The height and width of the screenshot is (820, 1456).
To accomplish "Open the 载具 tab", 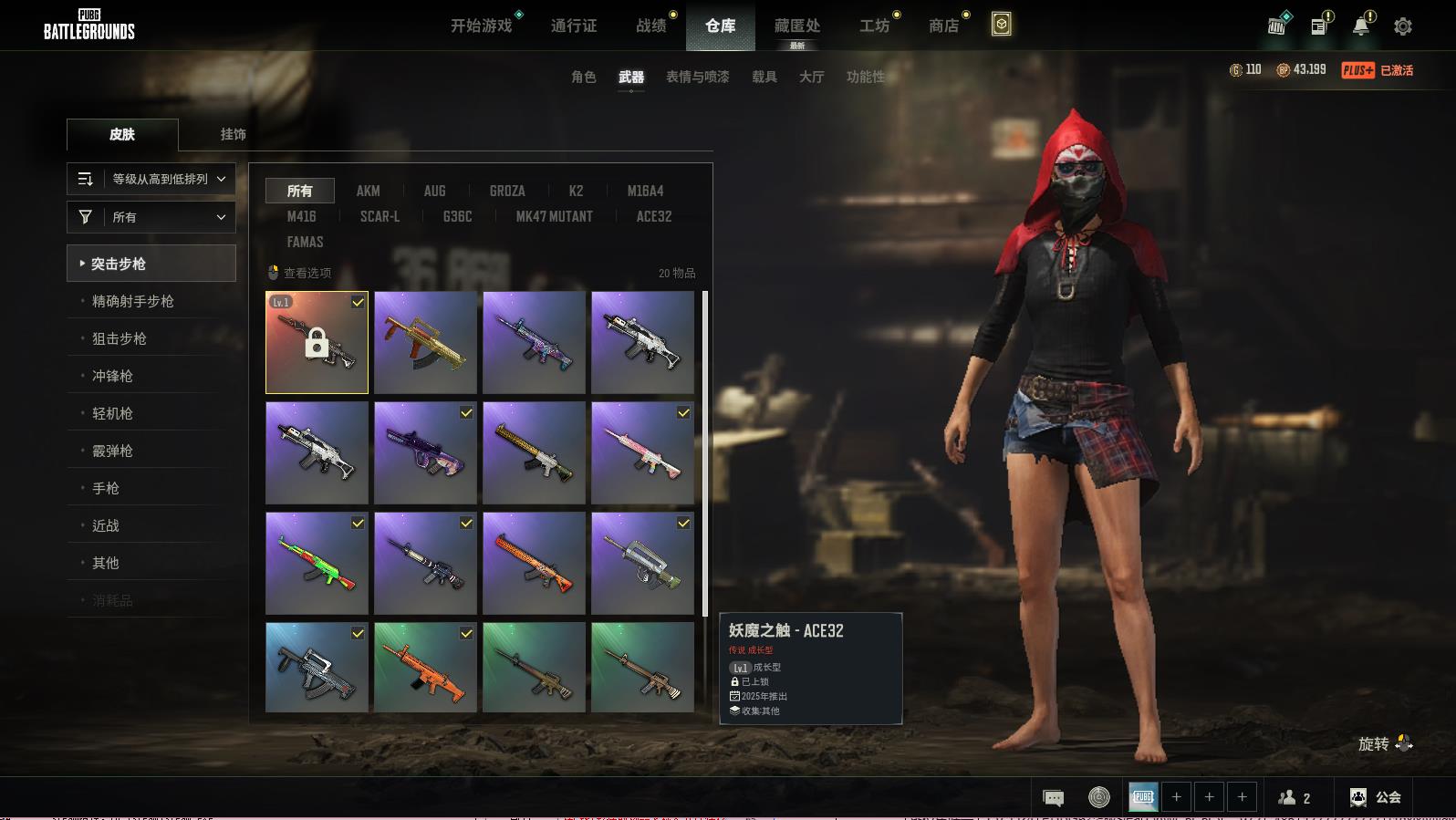I will point(764,77).
